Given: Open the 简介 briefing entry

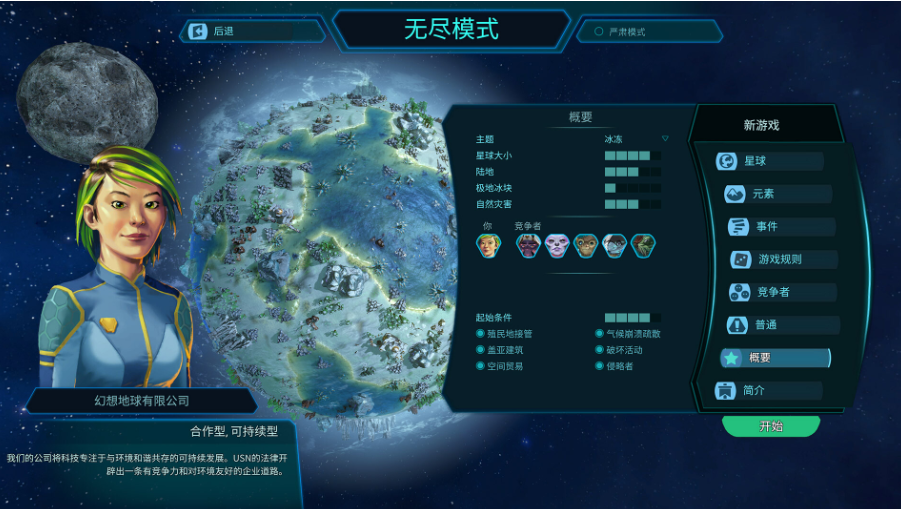Looking at the screenshot, I should [x=768, y=391].
